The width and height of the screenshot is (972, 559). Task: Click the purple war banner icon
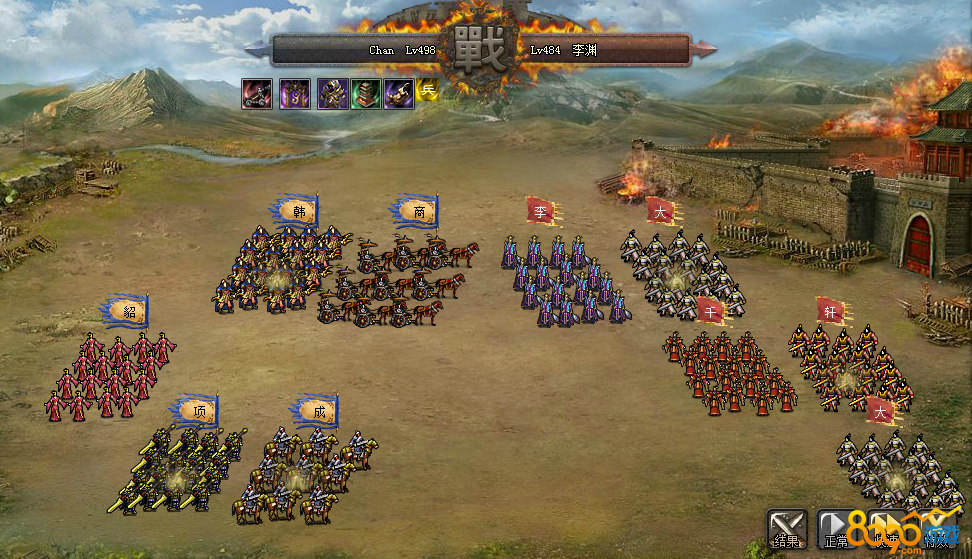point(294,94)
